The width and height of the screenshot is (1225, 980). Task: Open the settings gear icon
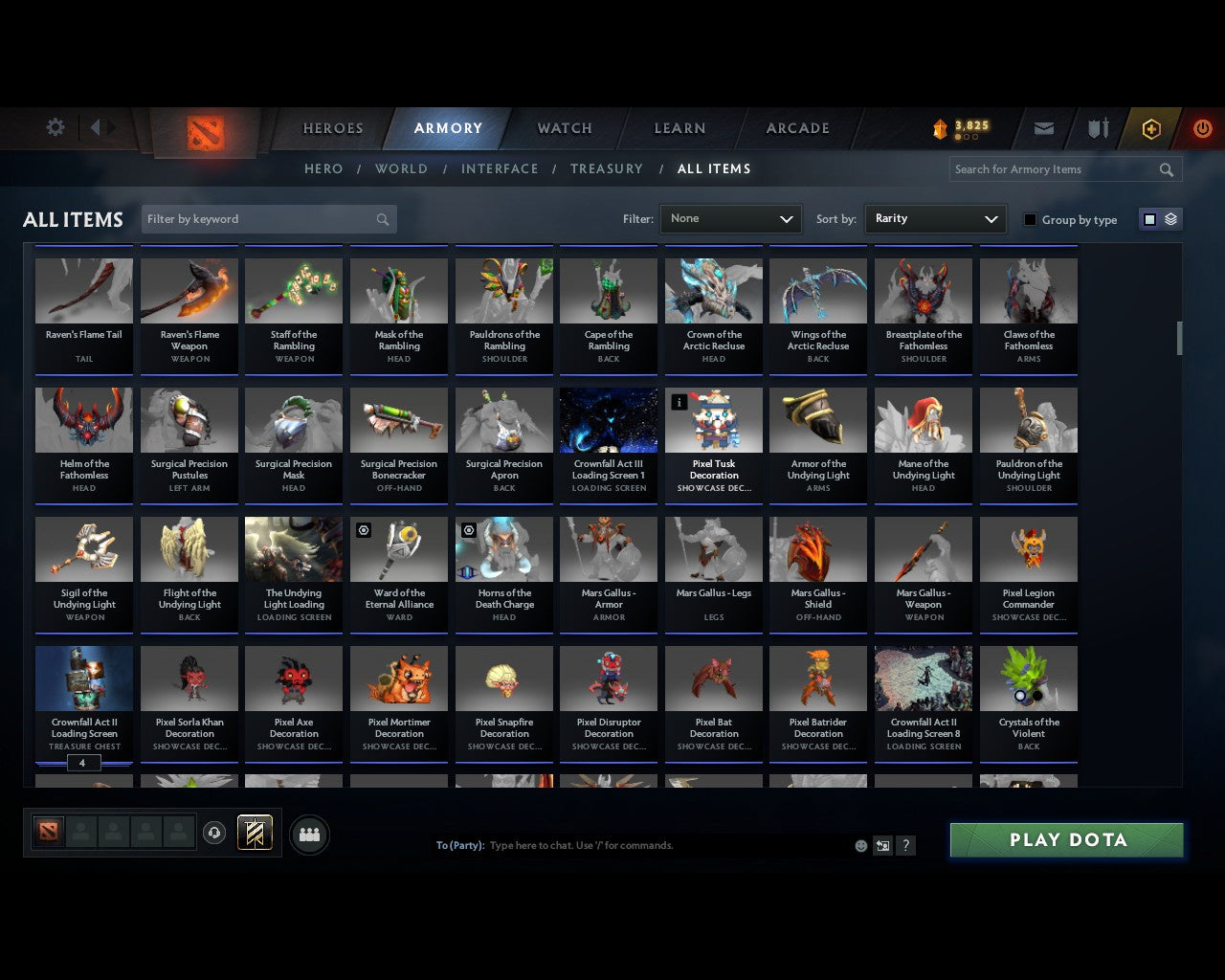coord(55,126)
